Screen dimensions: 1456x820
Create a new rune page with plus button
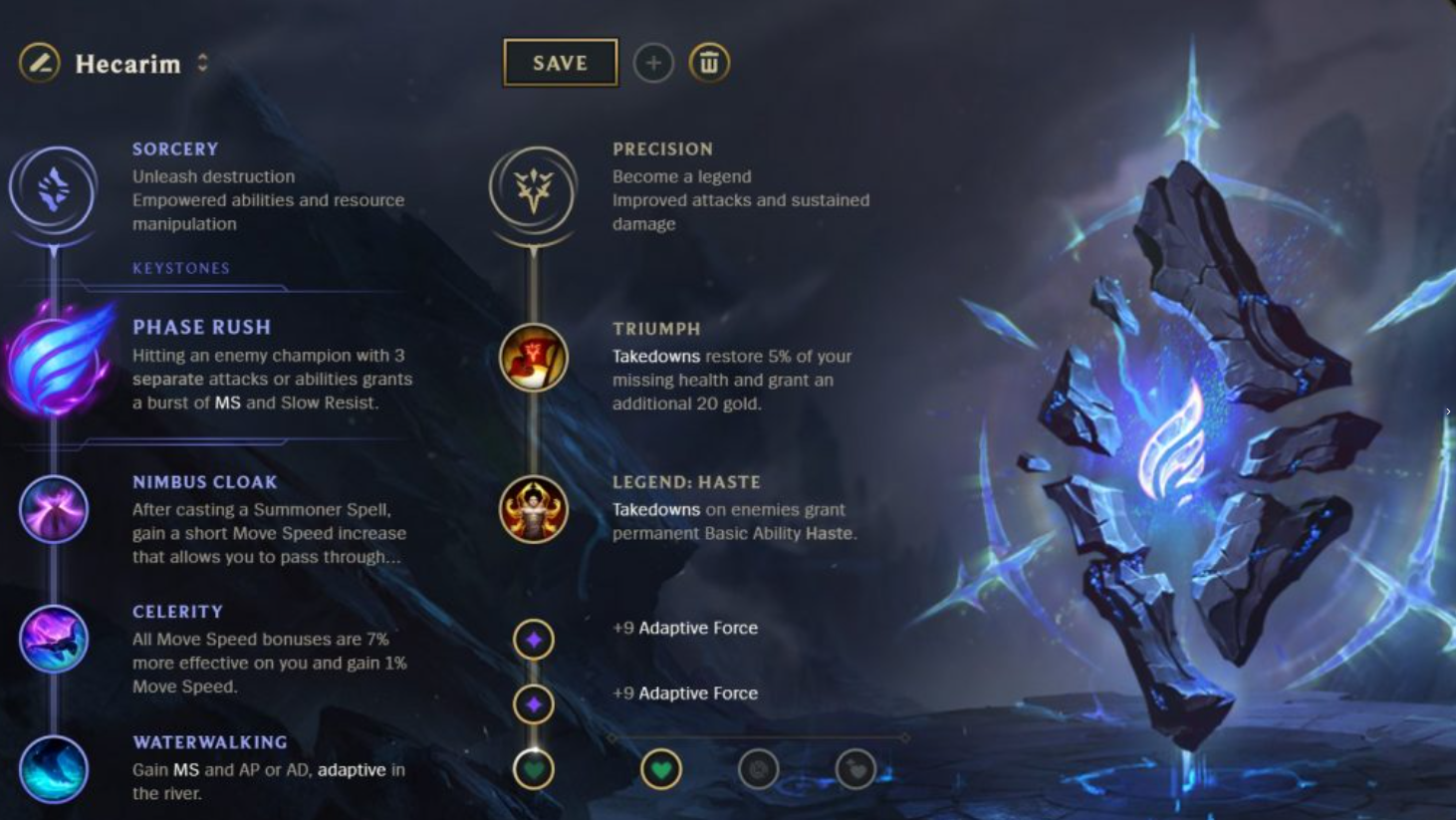[653, 62]
